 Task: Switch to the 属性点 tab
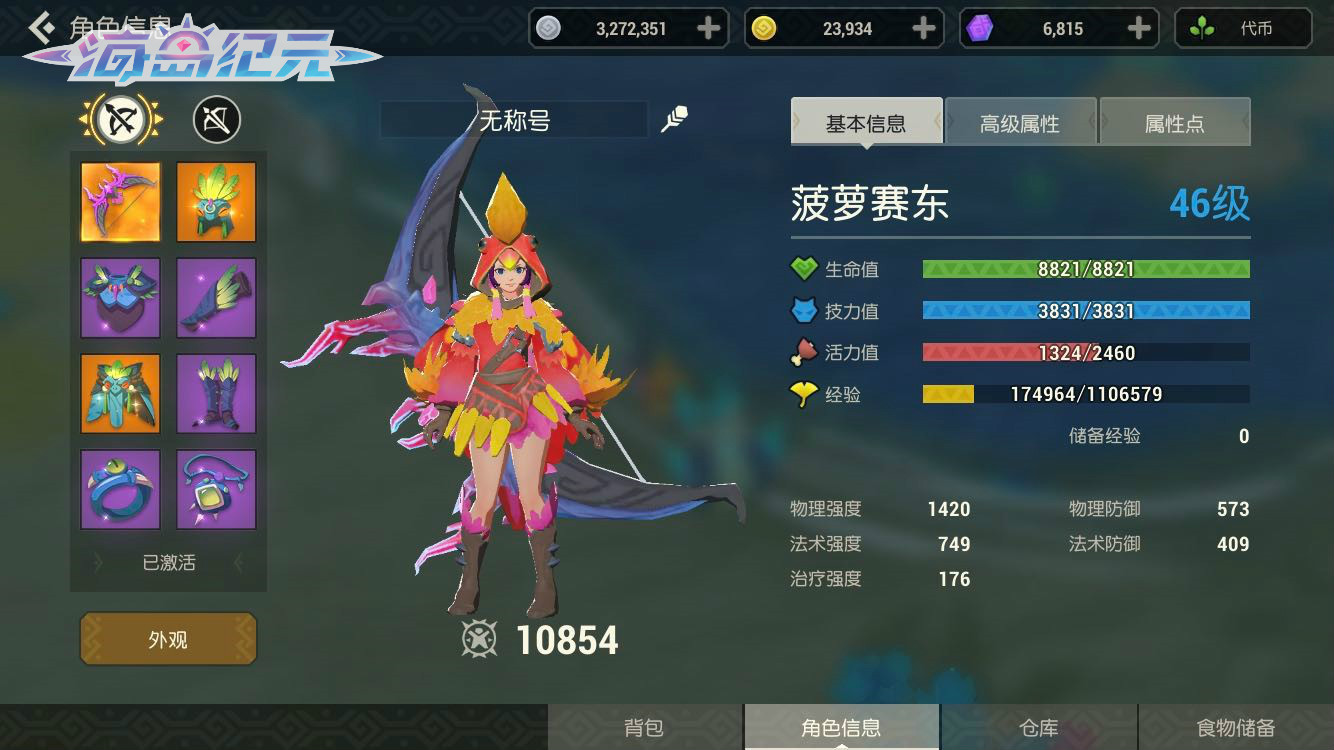[x=1174, y=124]
